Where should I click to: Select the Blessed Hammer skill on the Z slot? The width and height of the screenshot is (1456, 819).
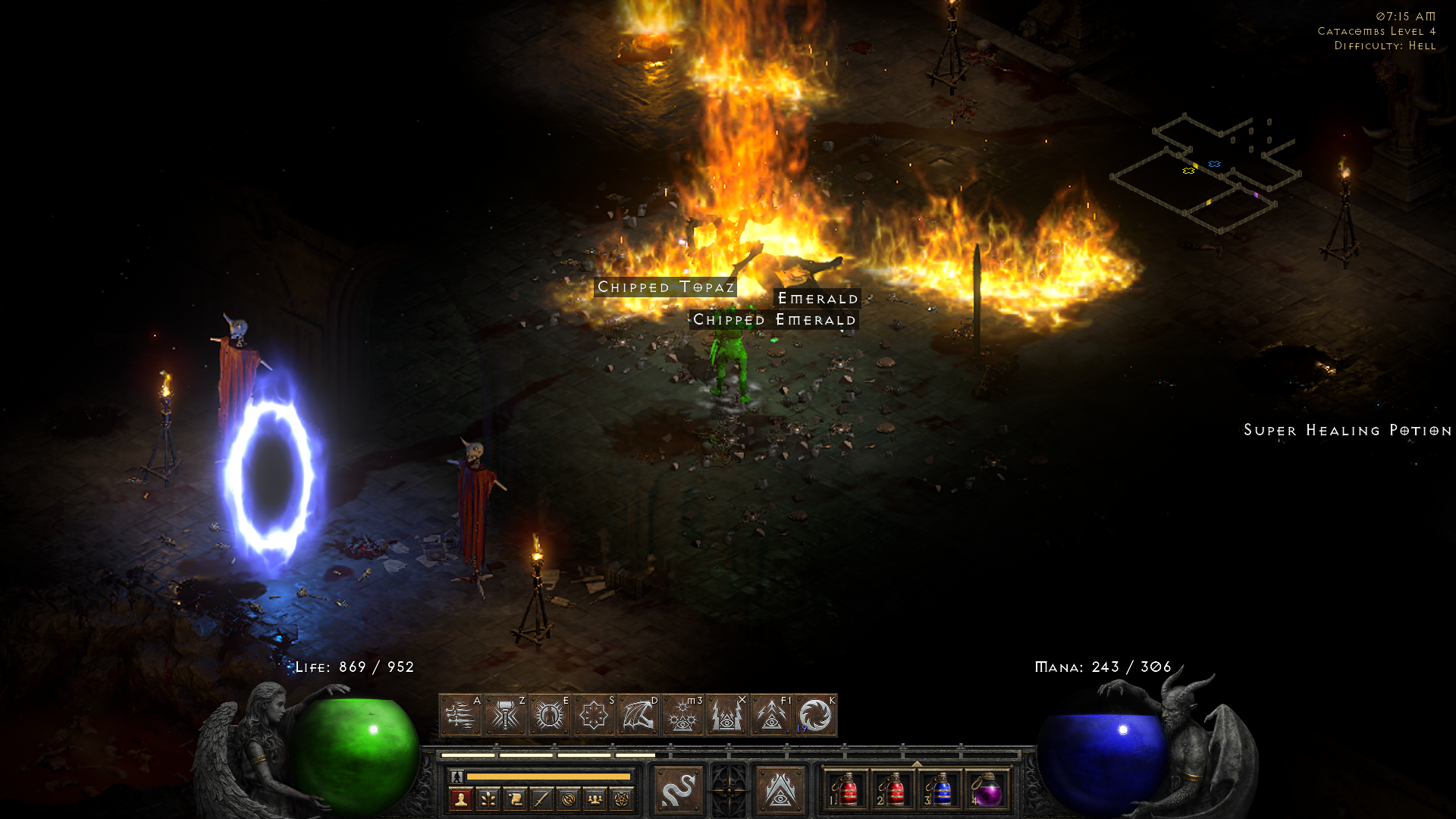506,715
